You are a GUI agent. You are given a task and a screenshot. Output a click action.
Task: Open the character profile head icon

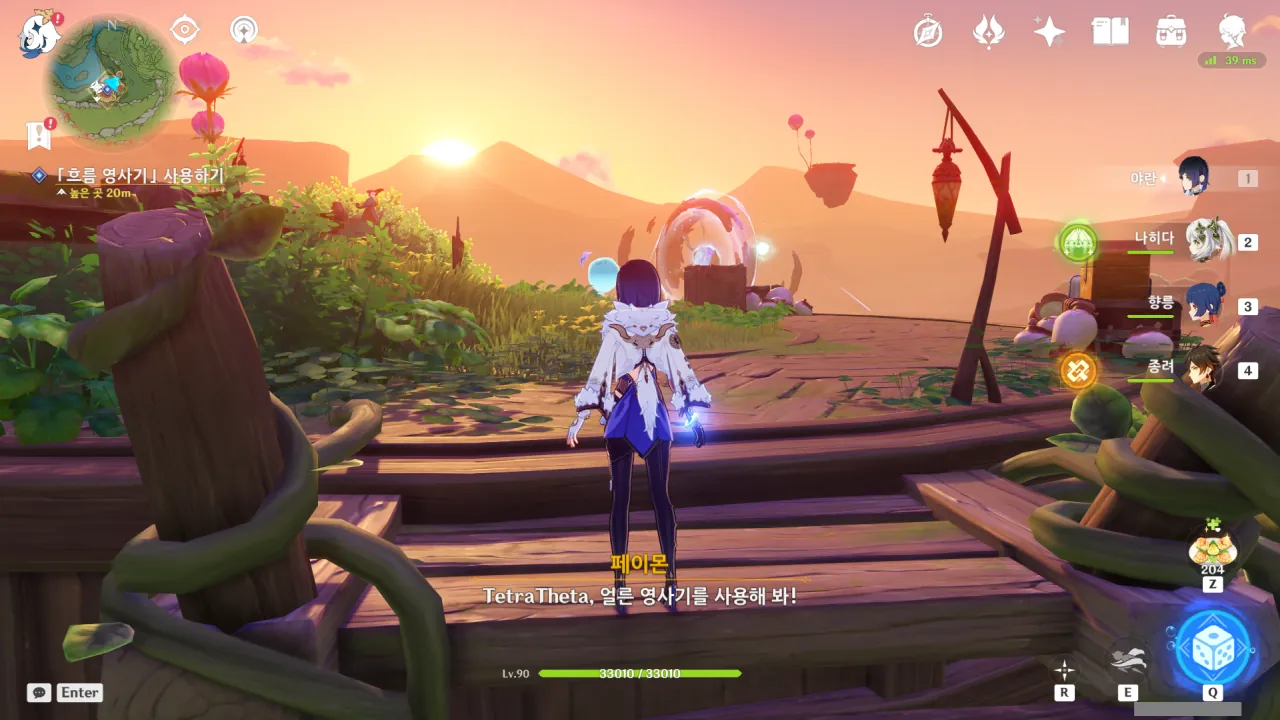[1232, 32]
